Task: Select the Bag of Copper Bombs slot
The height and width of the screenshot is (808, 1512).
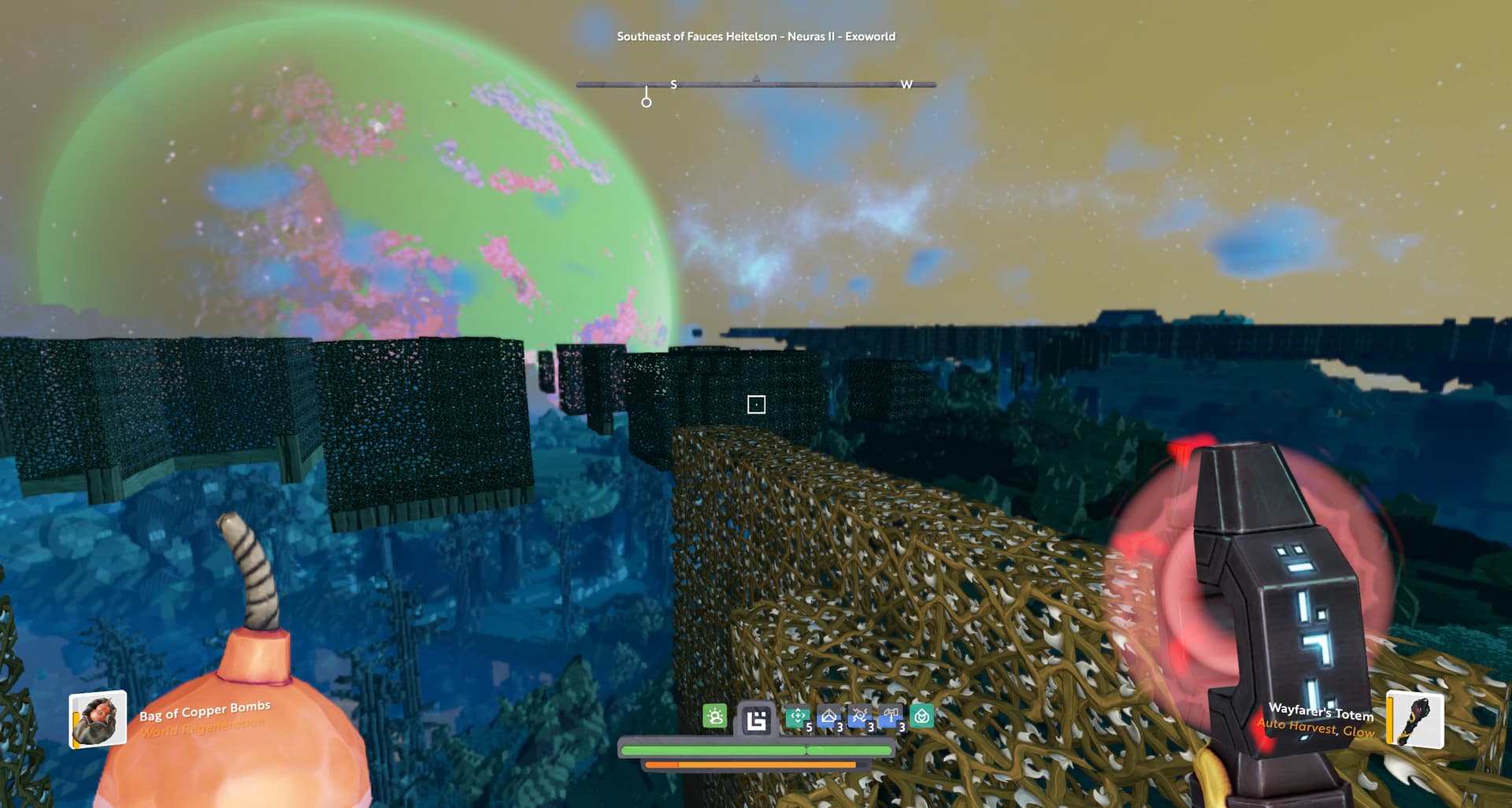Action: tap(98, 718)
